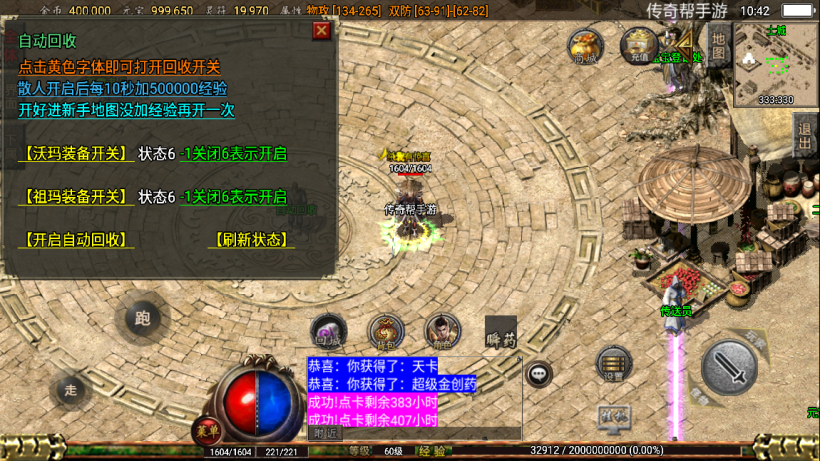Open the 背包 bag inventory icon

click(x=386, y=332)
